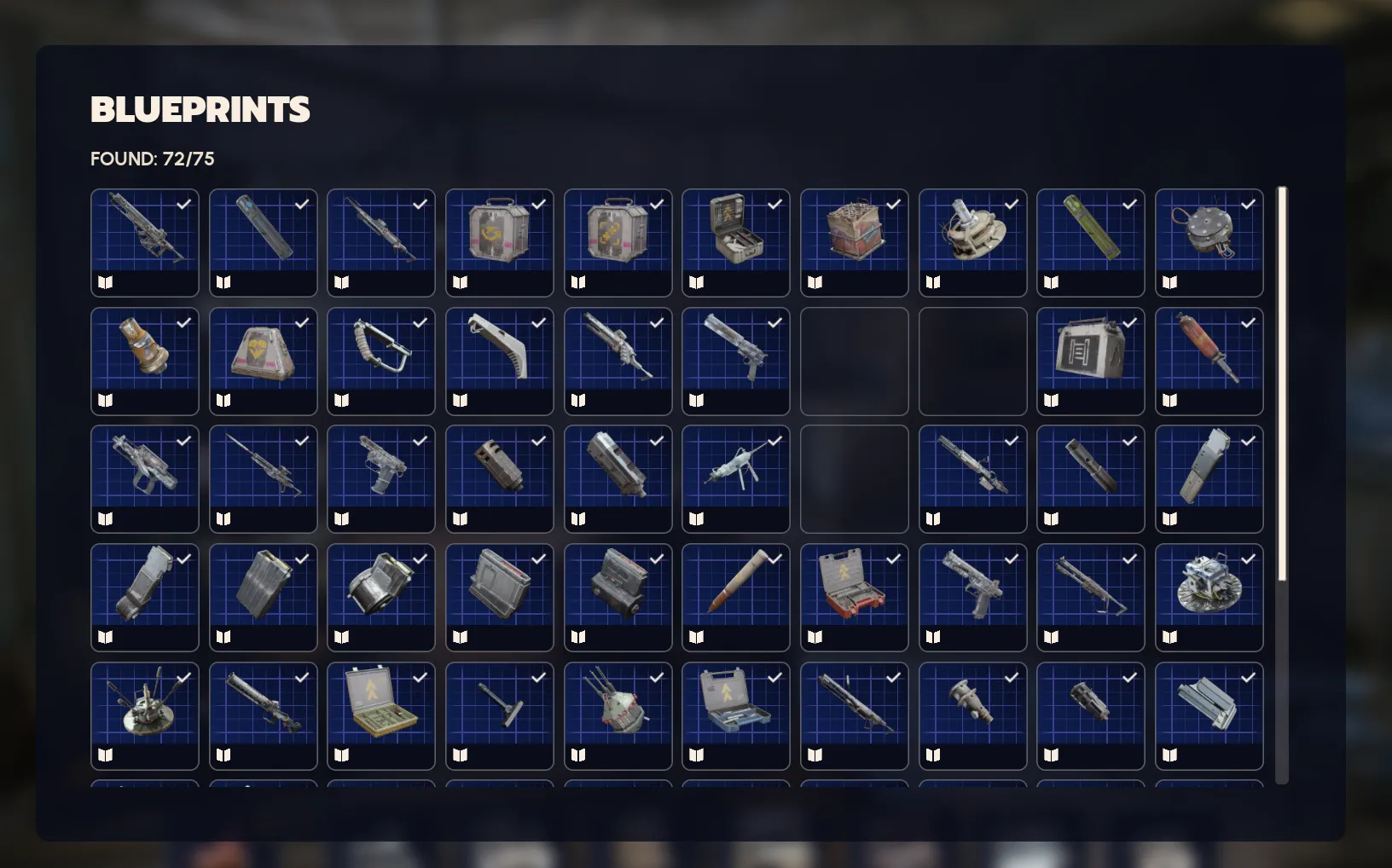Viewport: 1392px width, 868px height.
Task: Toggle the checkmark on the green grenade blueprint
Action: click(1130, 205)
